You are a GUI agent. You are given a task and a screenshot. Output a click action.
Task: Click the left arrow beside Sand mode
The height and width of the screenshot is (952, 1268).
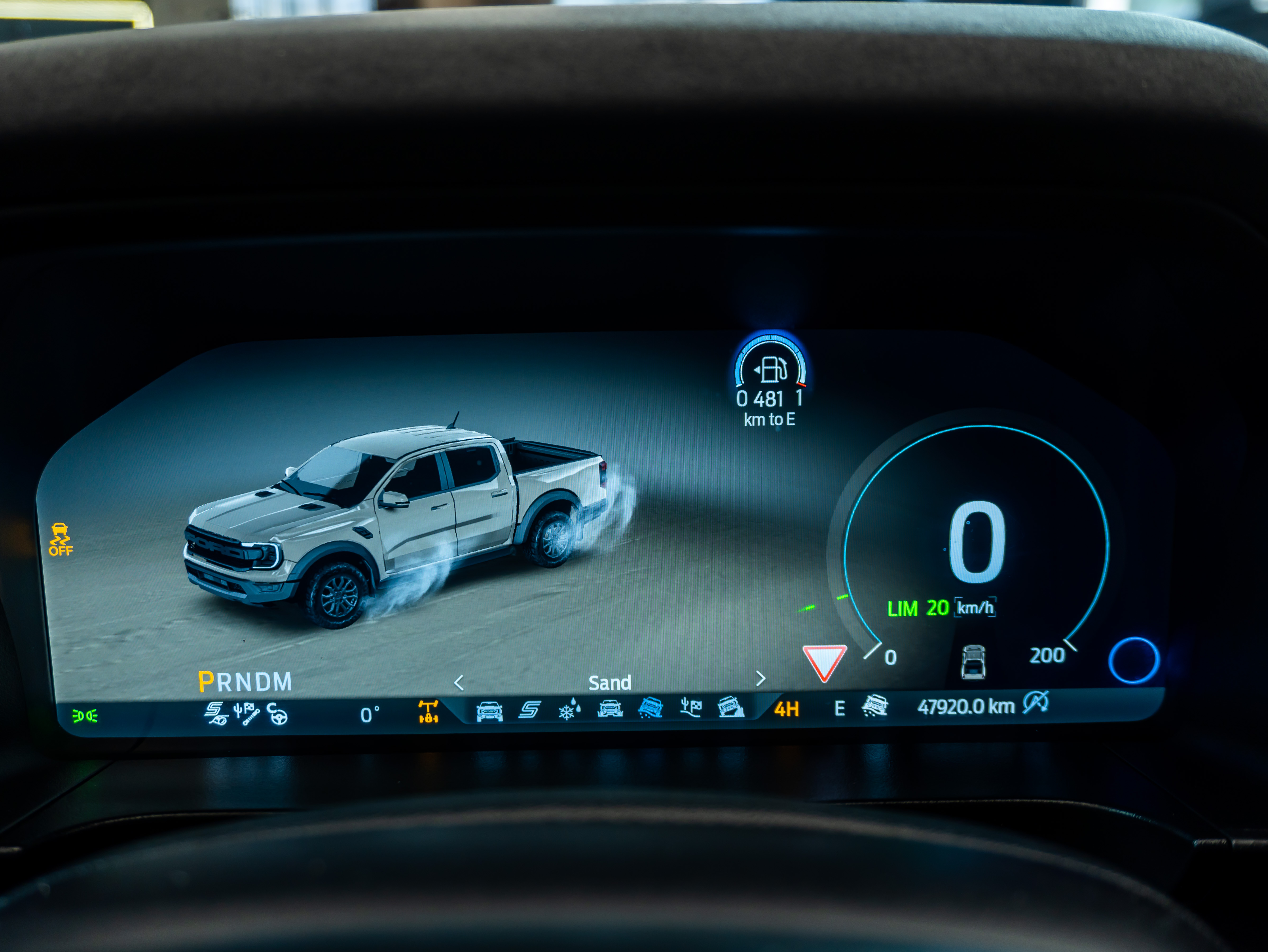(x=459, y=683)
